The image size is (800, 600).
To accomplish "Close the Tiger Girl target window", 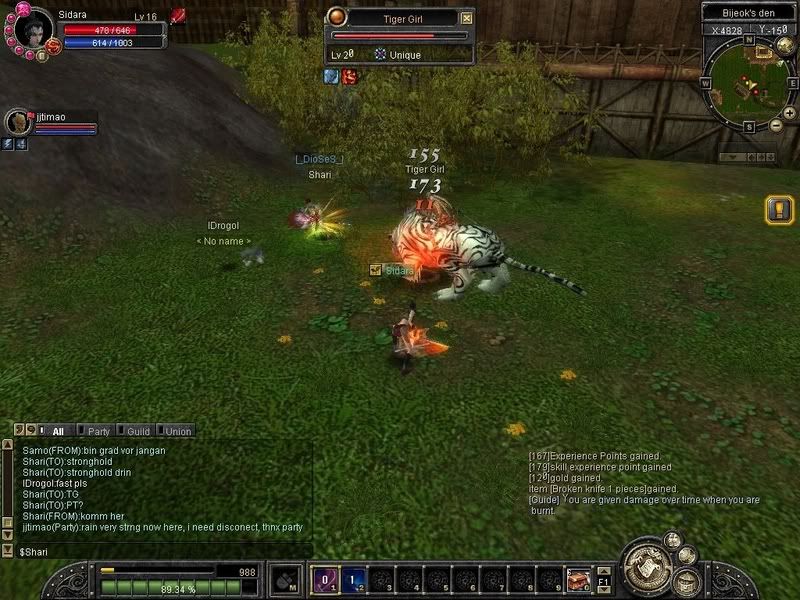I will pyautogui.click(x=466, y=18).
